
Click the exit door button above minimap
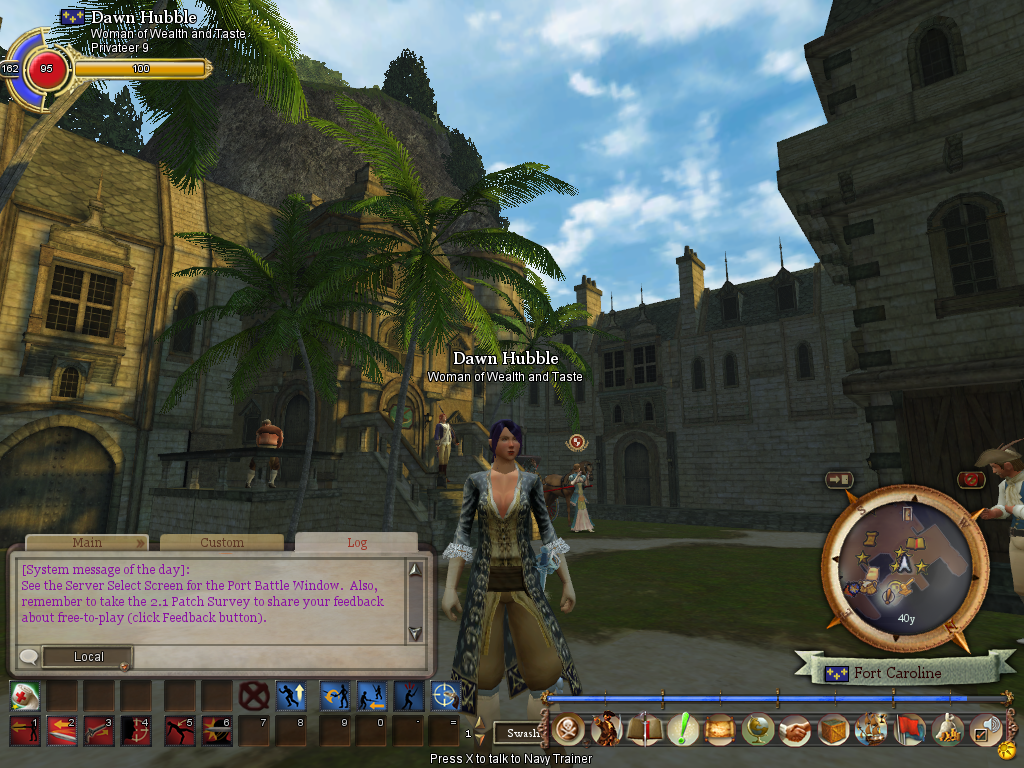[838, 480]
